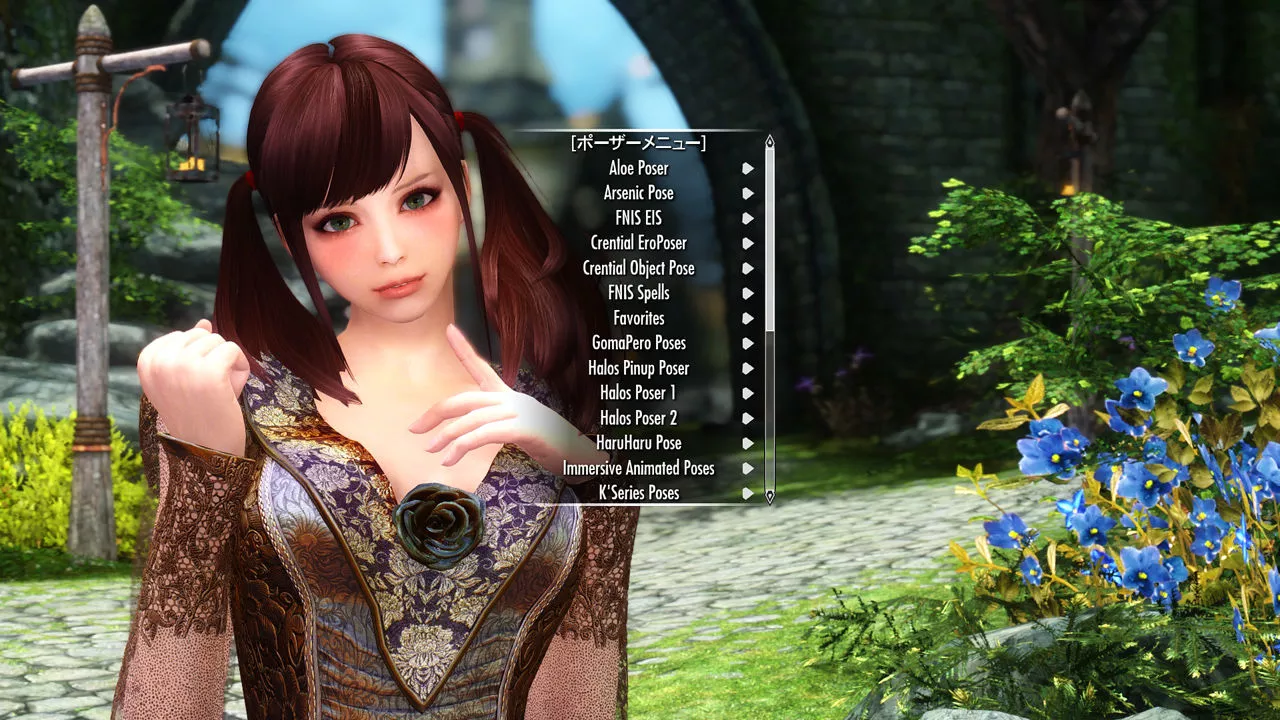Open K'Series Poses entry
Viewport: 1280px width, 720px height.
click(x=638, y=493)
